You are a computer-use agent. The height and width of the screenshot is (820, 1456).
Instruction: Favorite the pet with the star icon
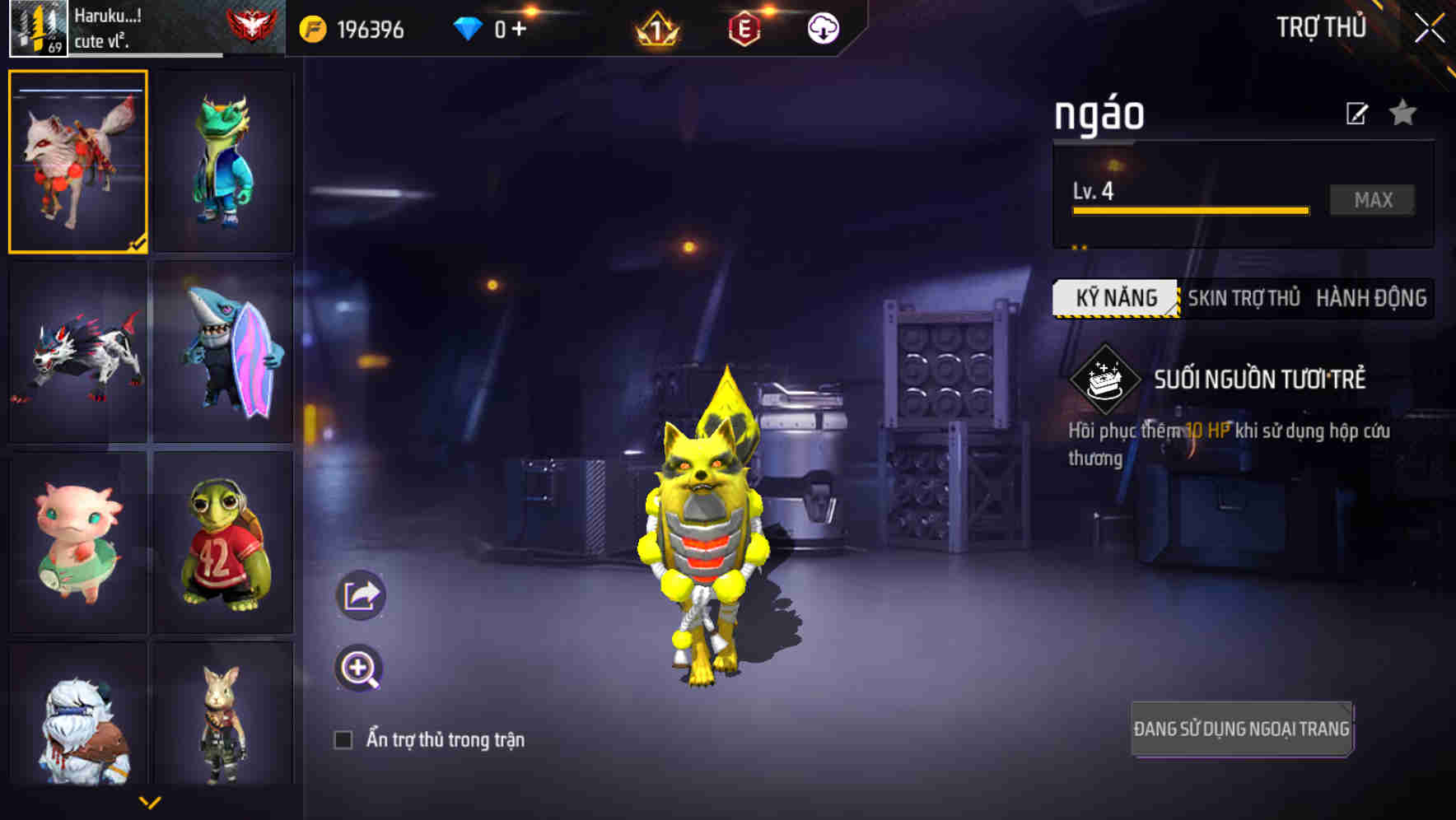[x=1404, y=113]
